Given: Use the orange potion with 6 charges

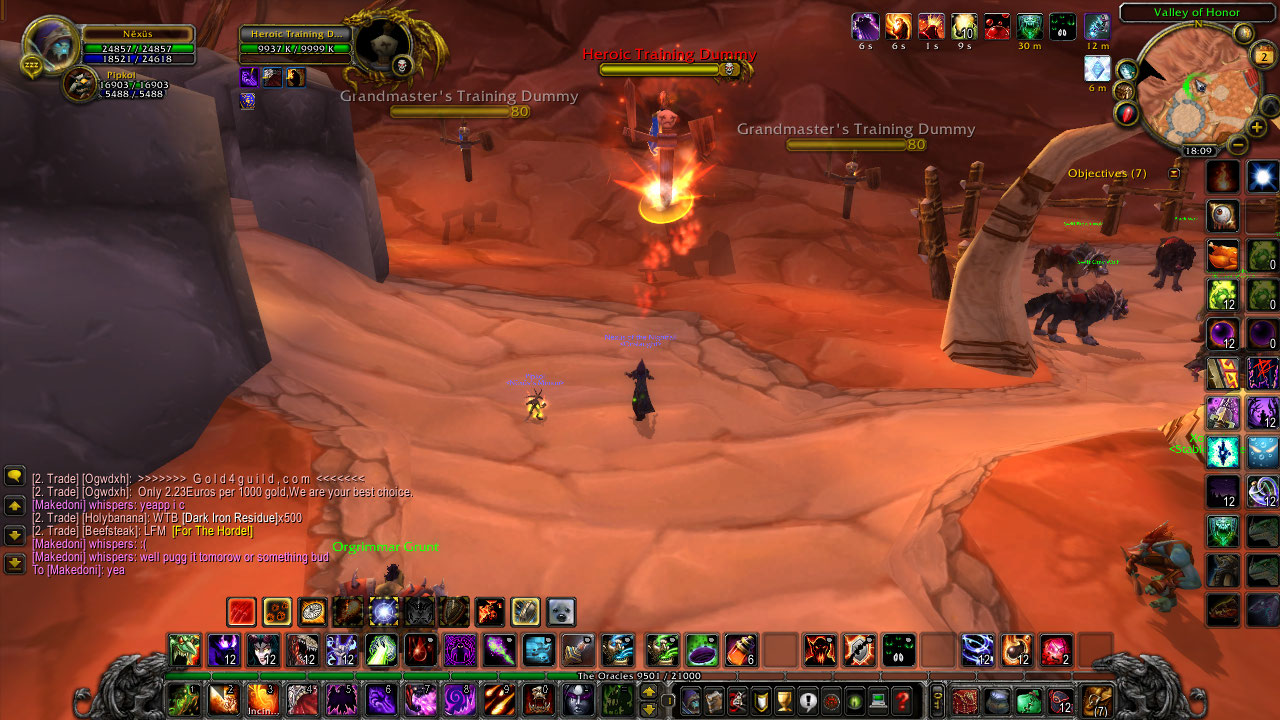Looking at the screenshot, I should point(741,651).
